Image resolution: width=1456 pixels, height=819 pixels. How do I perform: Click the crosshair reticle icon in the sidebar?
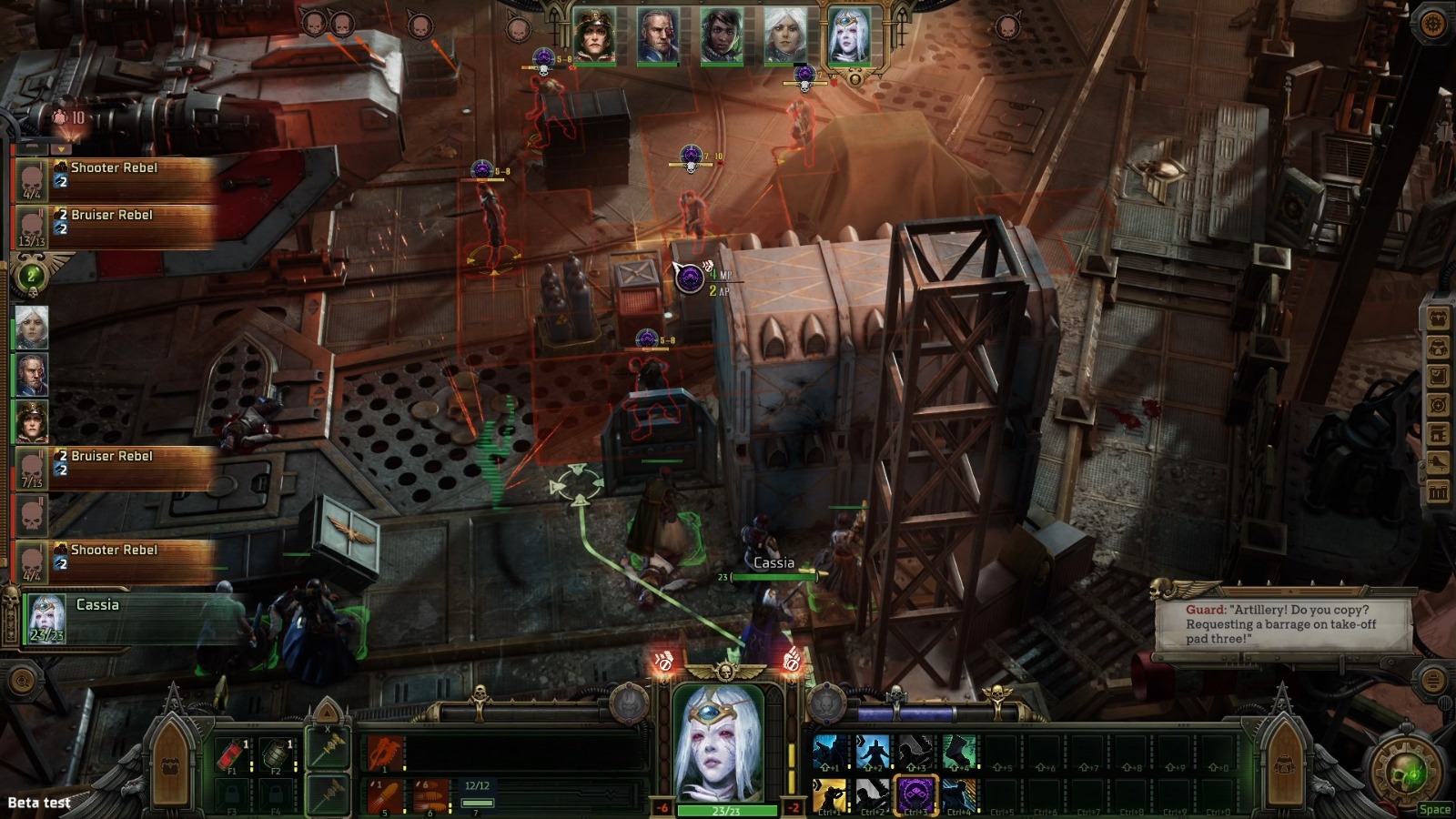click(x=1441, y=405)
